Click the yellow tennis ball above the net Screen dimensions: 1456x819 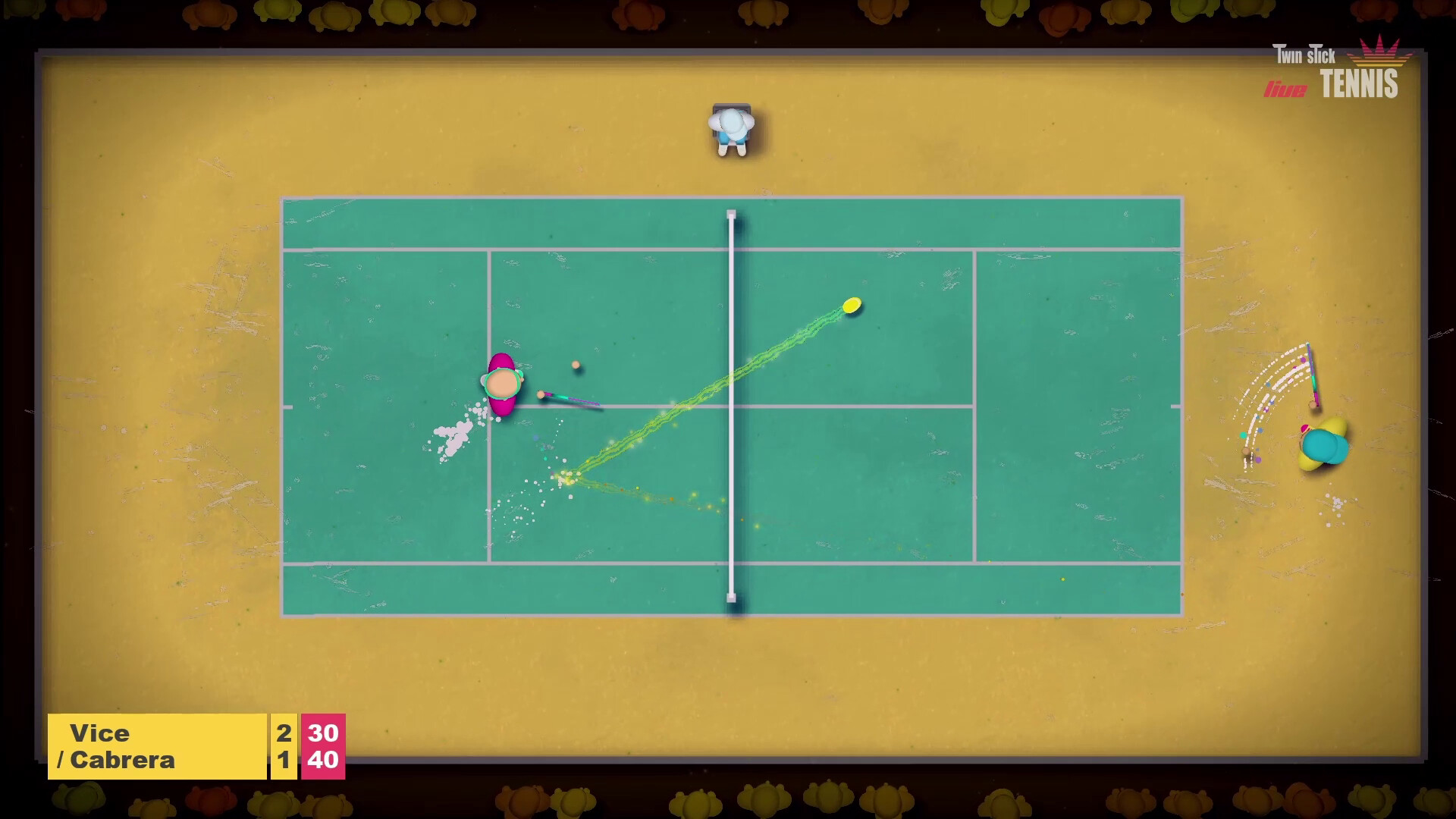pos(851,306)
